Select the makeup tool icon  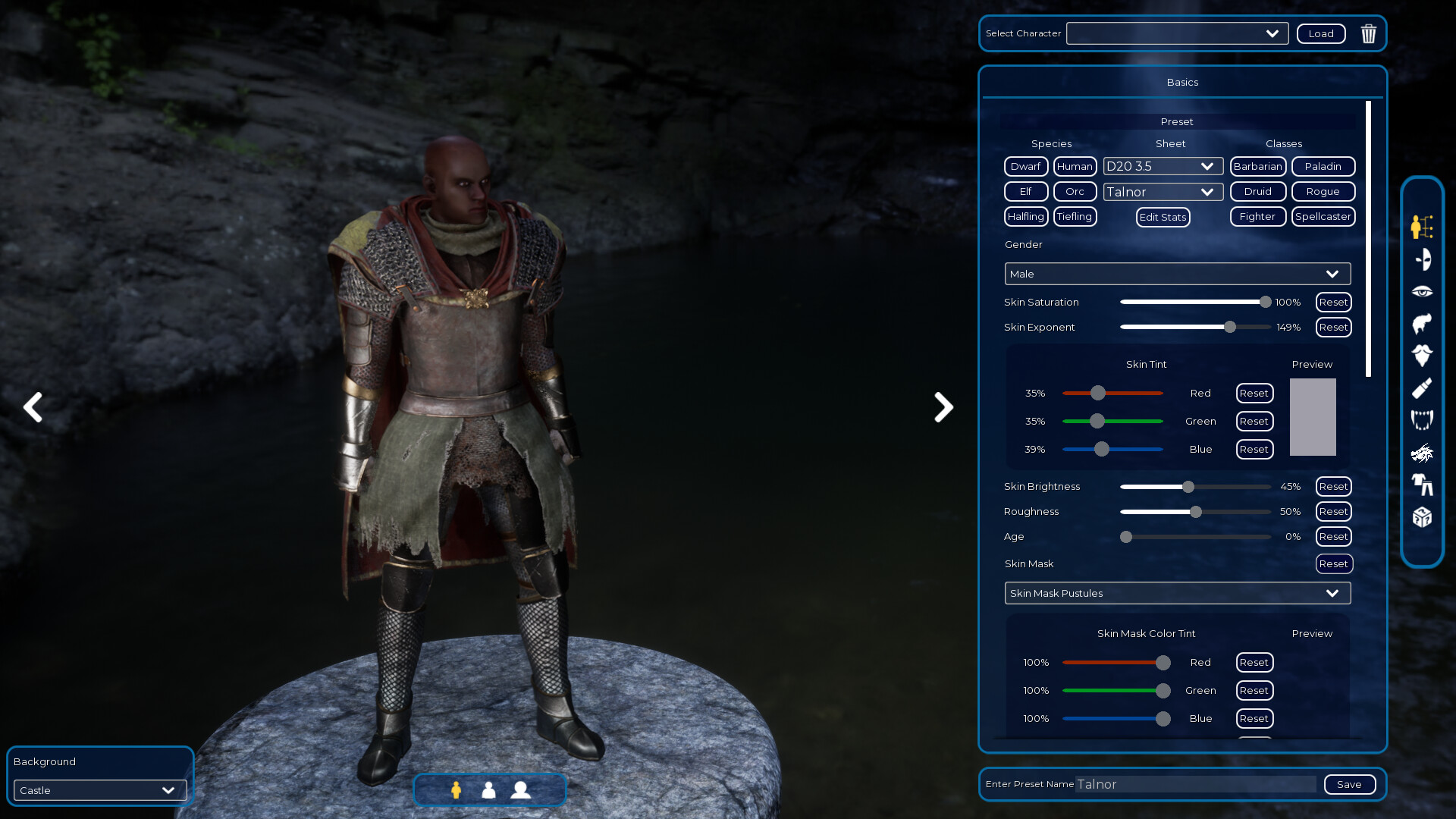click(x=1422, y=388)
